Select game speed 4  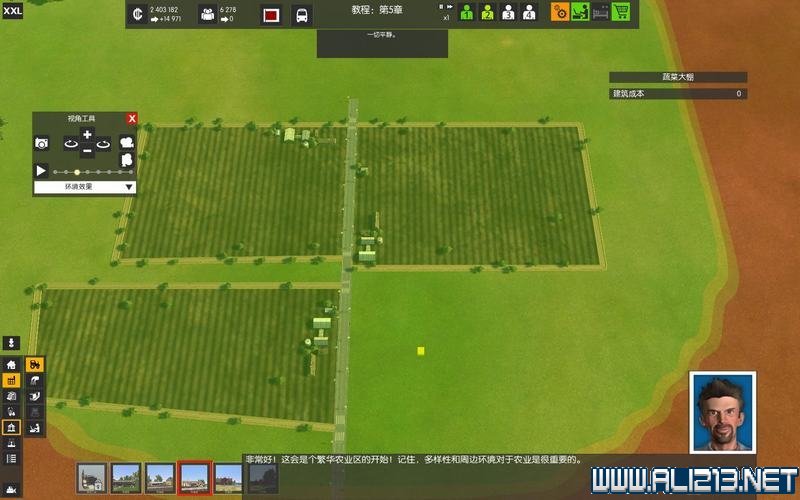click(529, 13)
